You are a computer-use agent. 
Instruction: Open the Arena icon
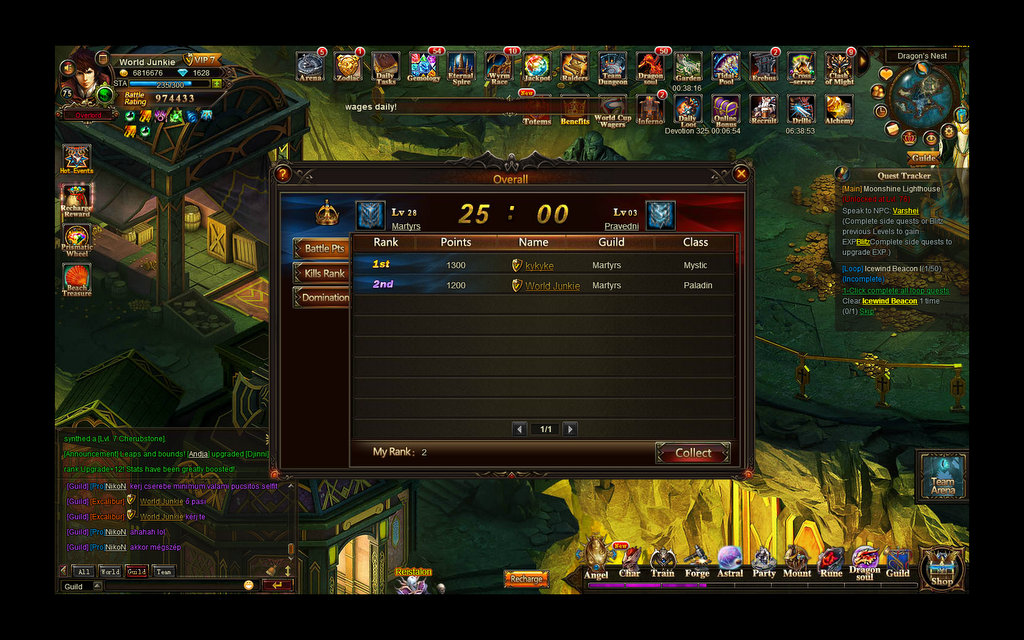(310, 67)
